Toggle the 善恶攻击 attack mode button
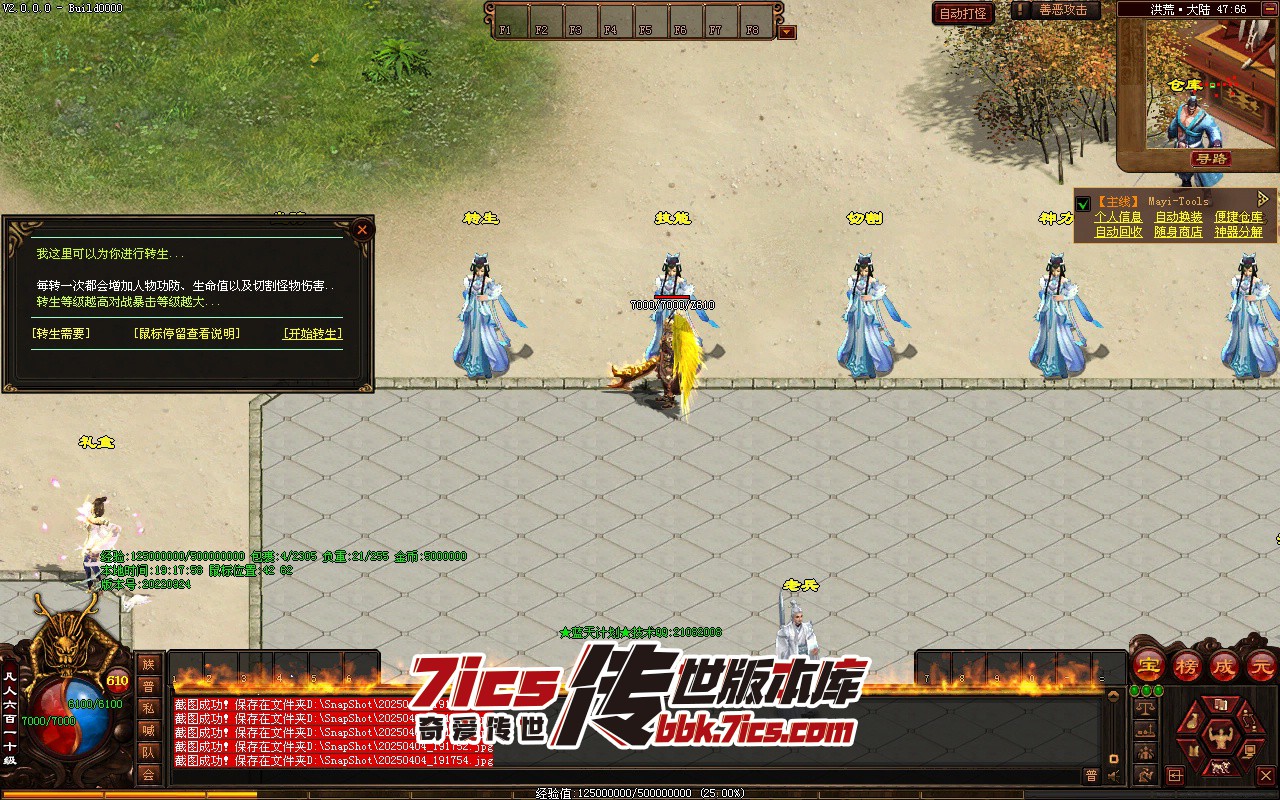 1058,10
